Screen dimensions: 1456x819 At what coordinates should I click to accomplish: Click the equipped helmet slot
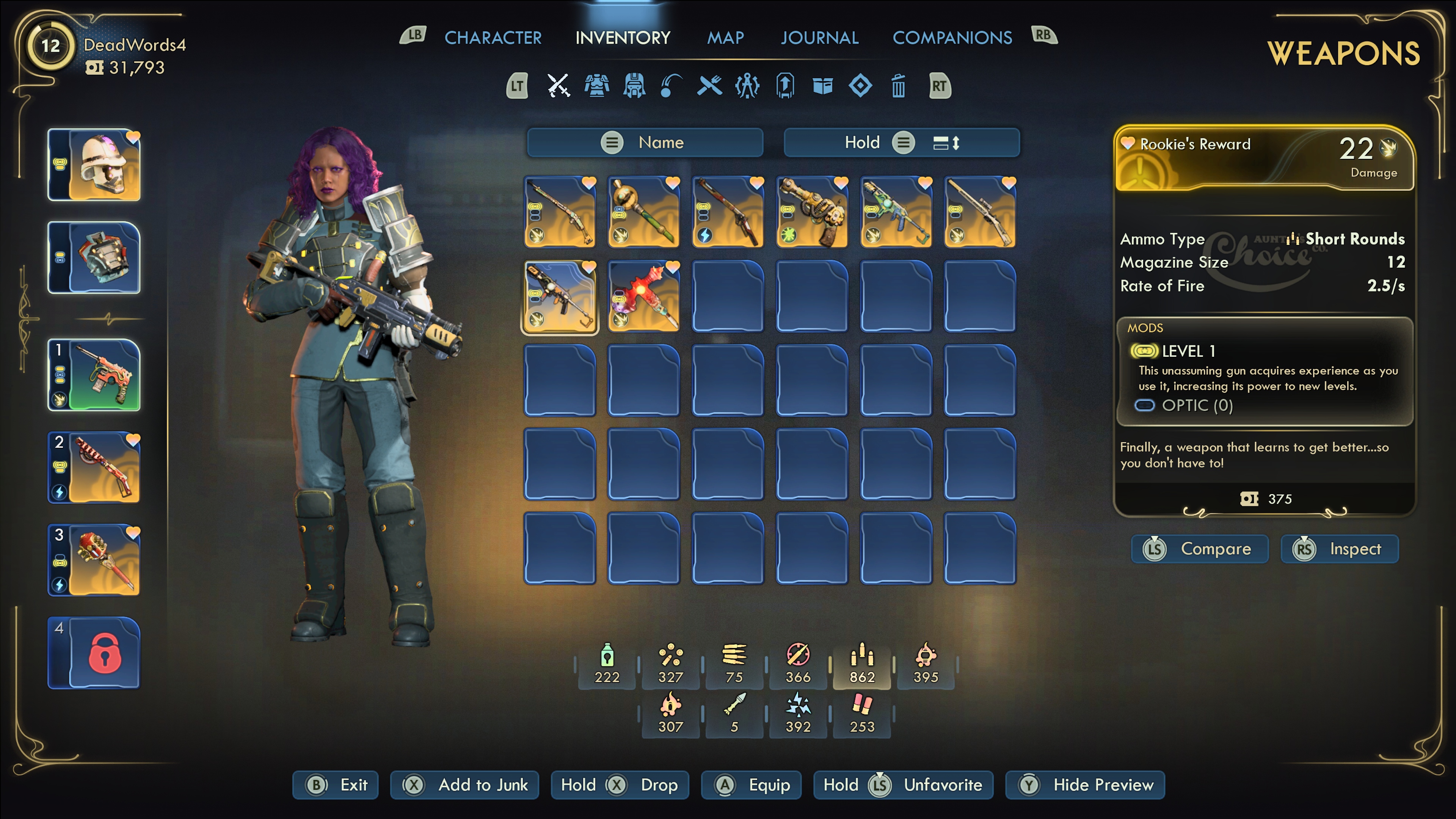coord(94,165)
